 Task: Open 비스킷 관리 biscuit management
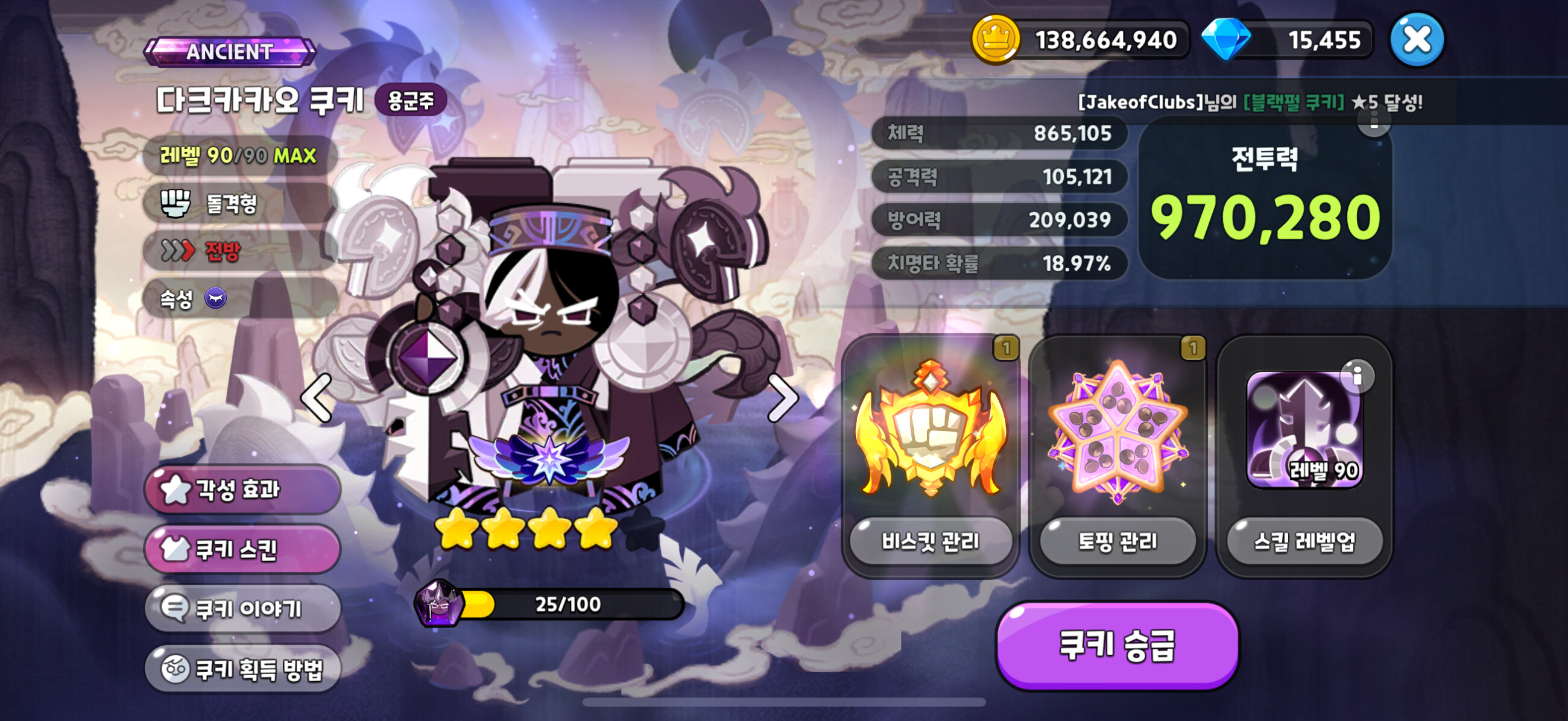[x=930, y=541]
